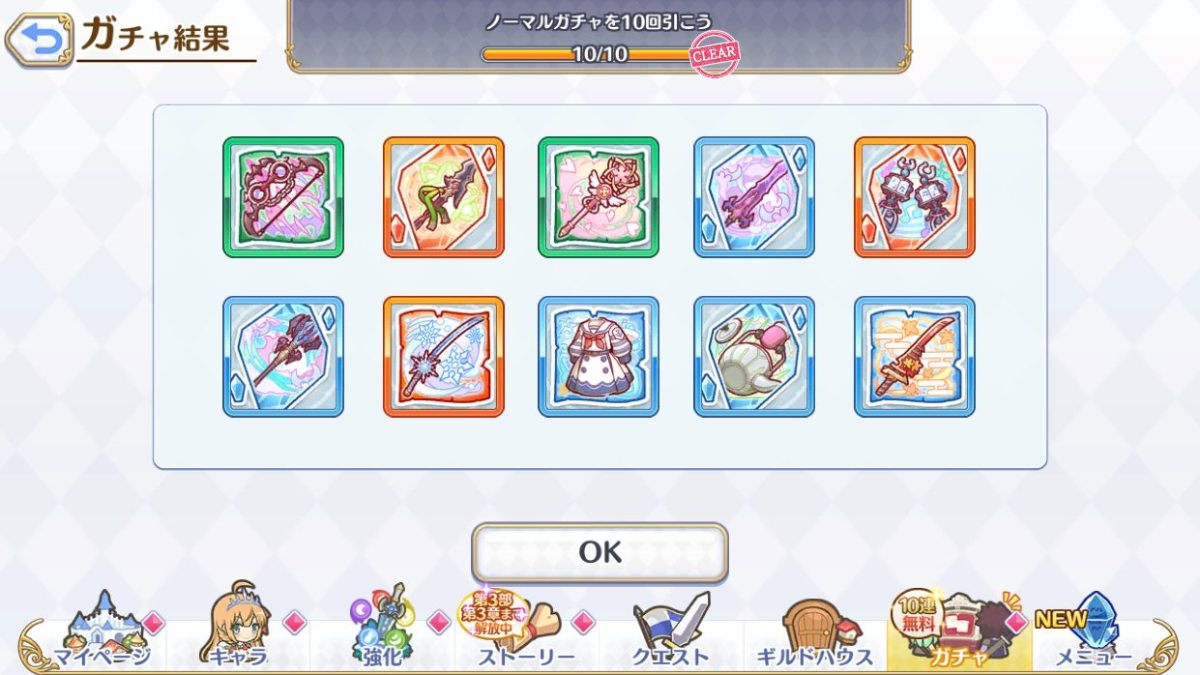The height and width of the screenshot is (675, 1200).
Task: Select the white teapot item reward
Action: (x=754, y=356)
